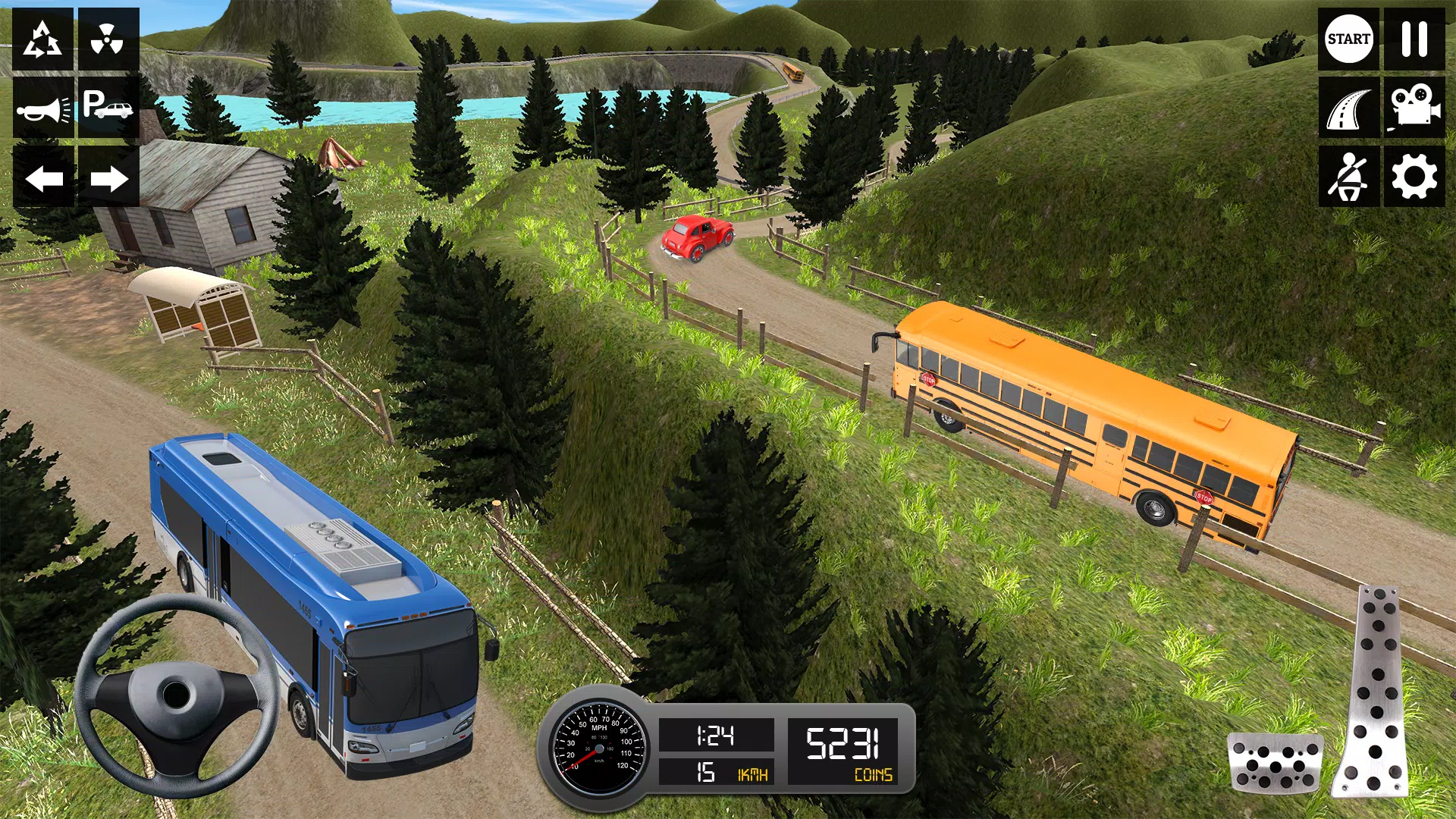The image size is (1456, 819).
Task: Tap the hazard lights triangle icon
Action: 43,39
